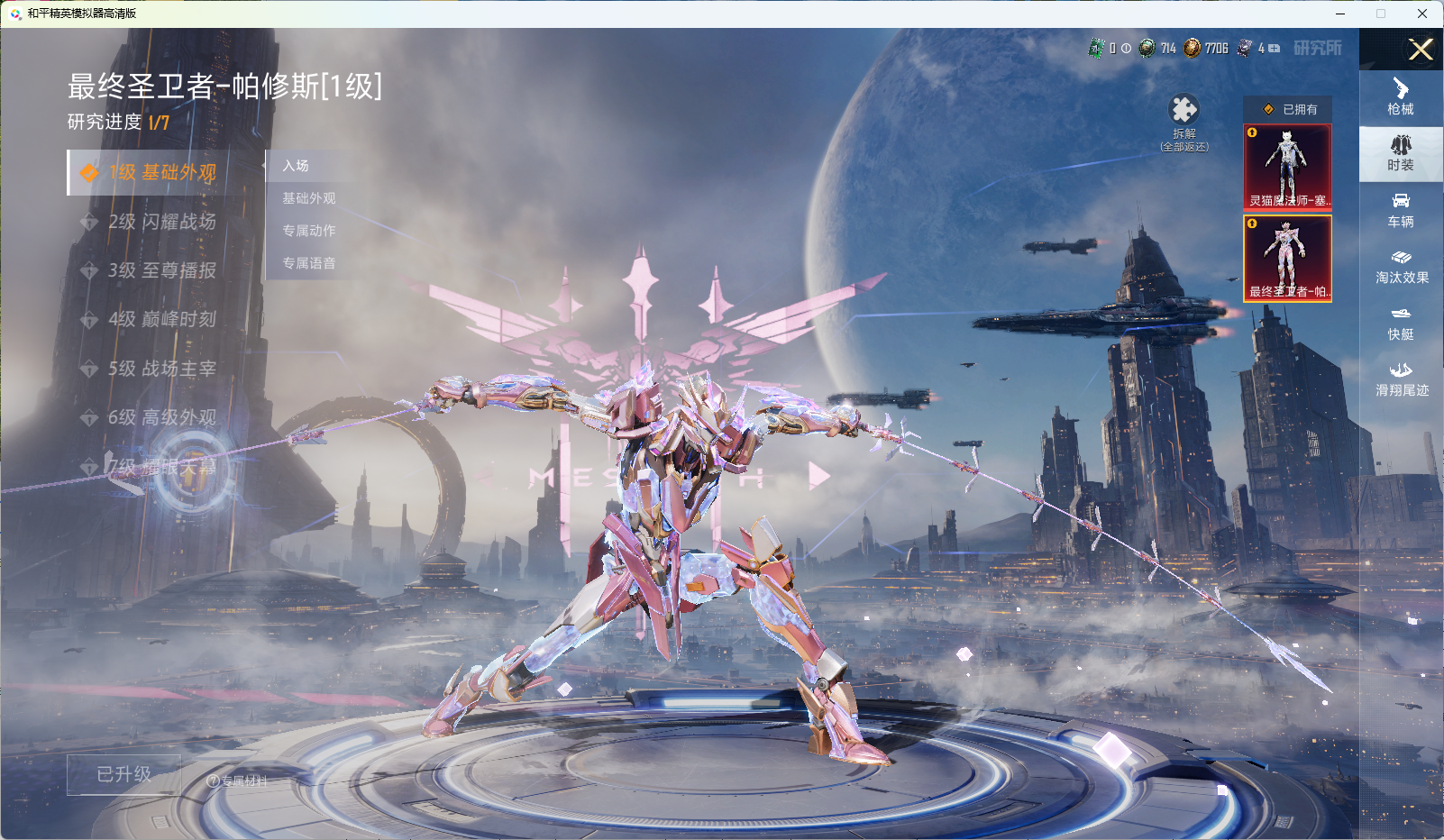Show the 6级 高级外观 level entry
This screenshot has width=1444, height=840.
click(162, 417)
